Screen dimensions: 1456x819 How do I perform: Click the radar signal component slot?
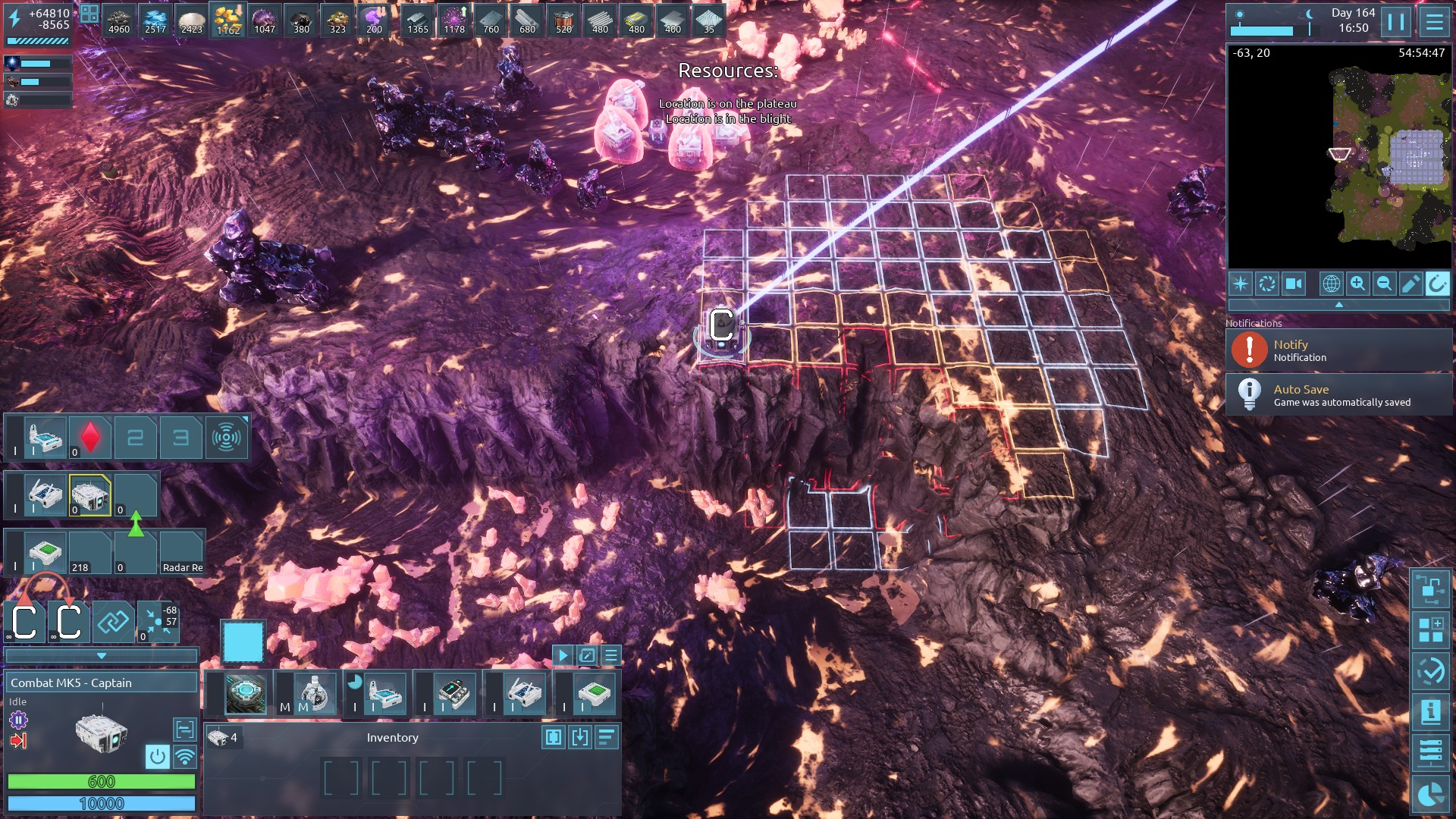pyautogui.click(x=226, y=438)
